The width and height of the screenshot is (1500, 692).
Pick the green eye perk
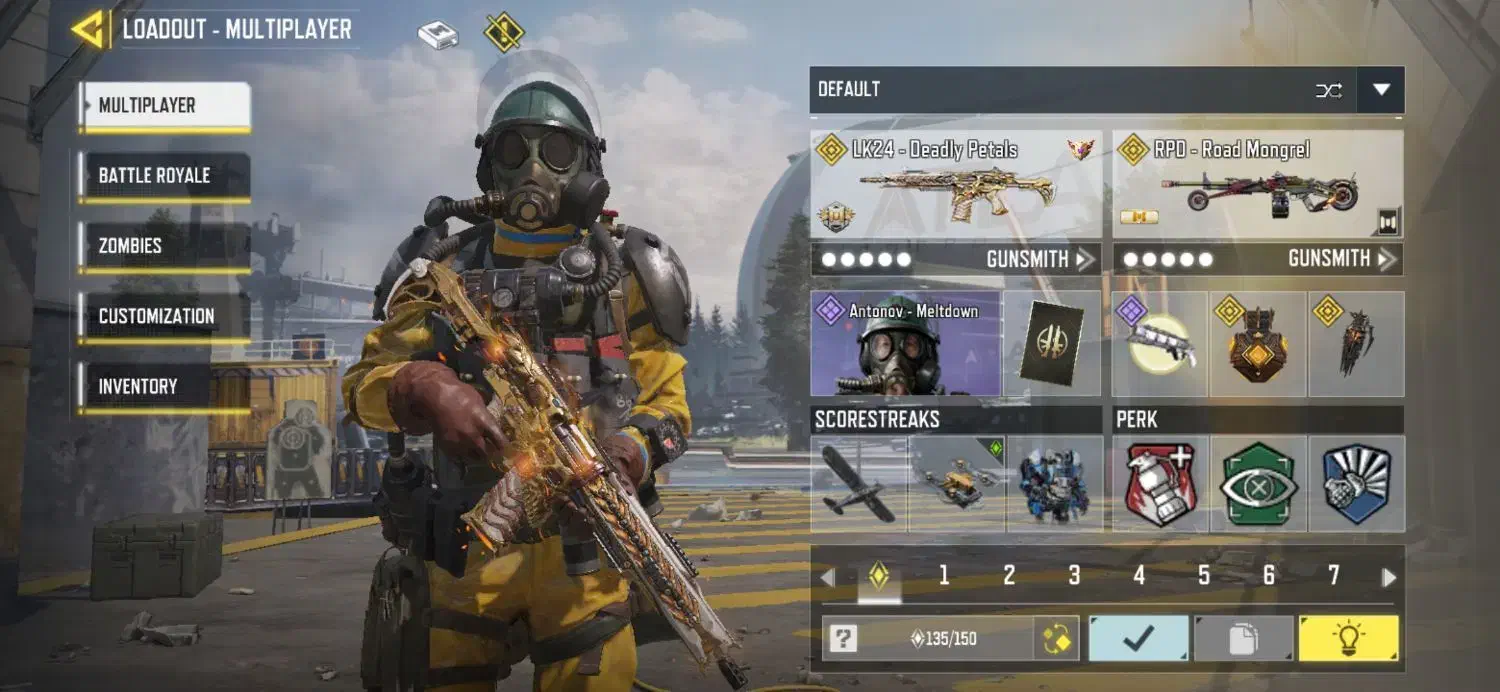[x=1258, y=484]
